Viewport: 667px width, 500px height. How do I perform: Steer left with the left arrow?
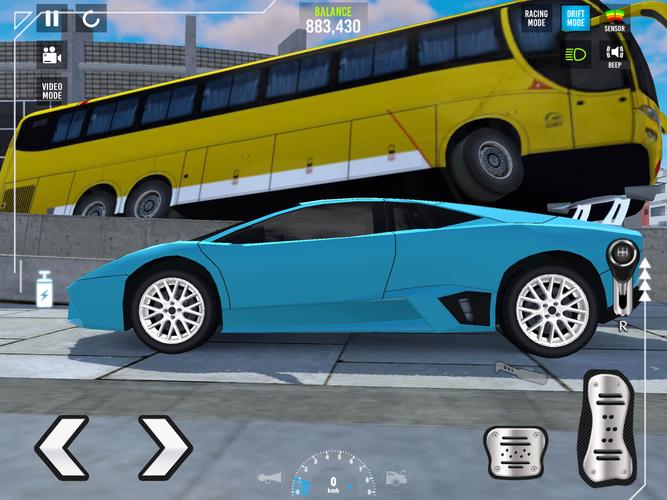pyautogui.click(x=62, y=444)
